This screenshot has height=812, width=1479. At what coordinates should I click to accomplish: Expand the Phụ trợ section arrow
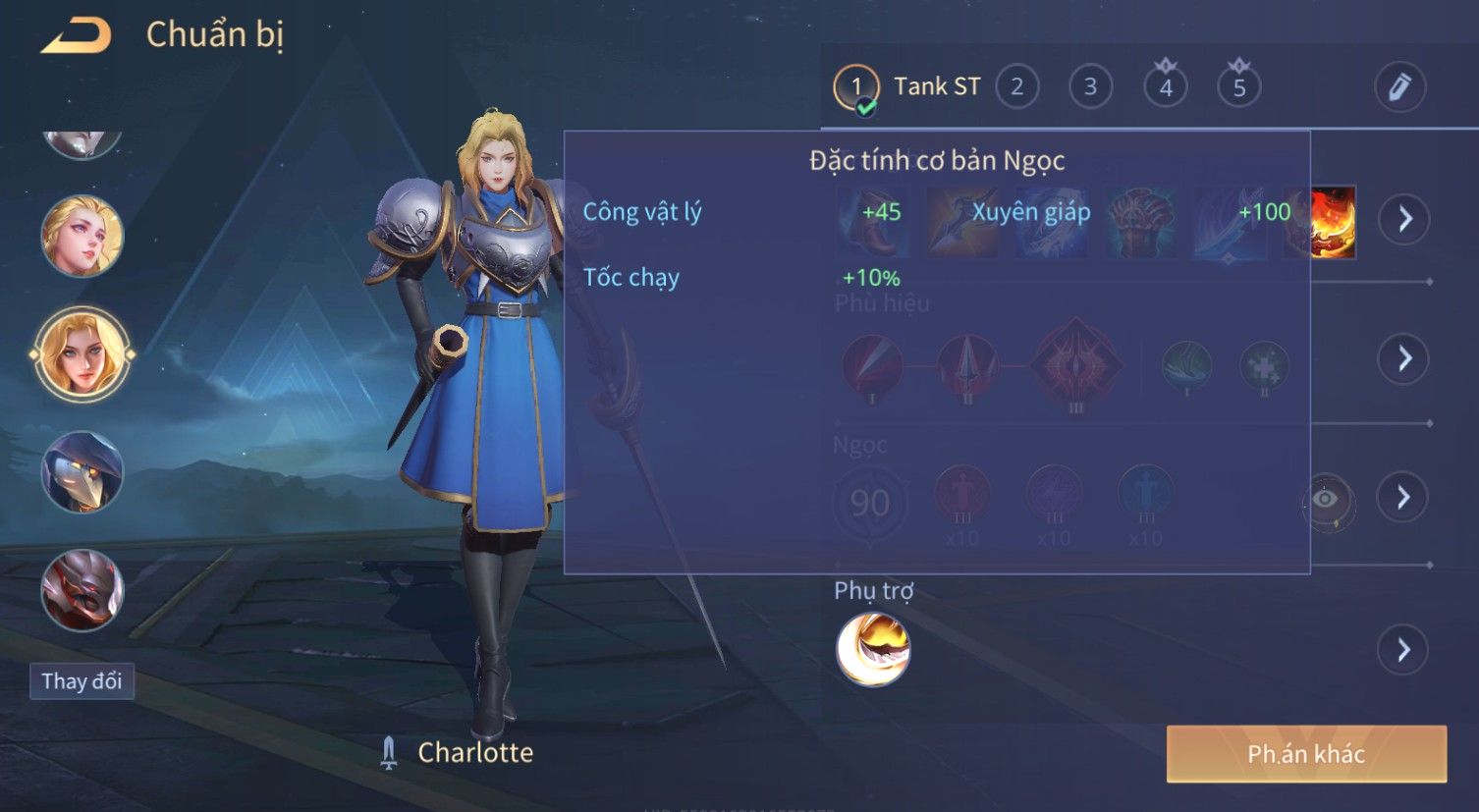point(1404,649)
